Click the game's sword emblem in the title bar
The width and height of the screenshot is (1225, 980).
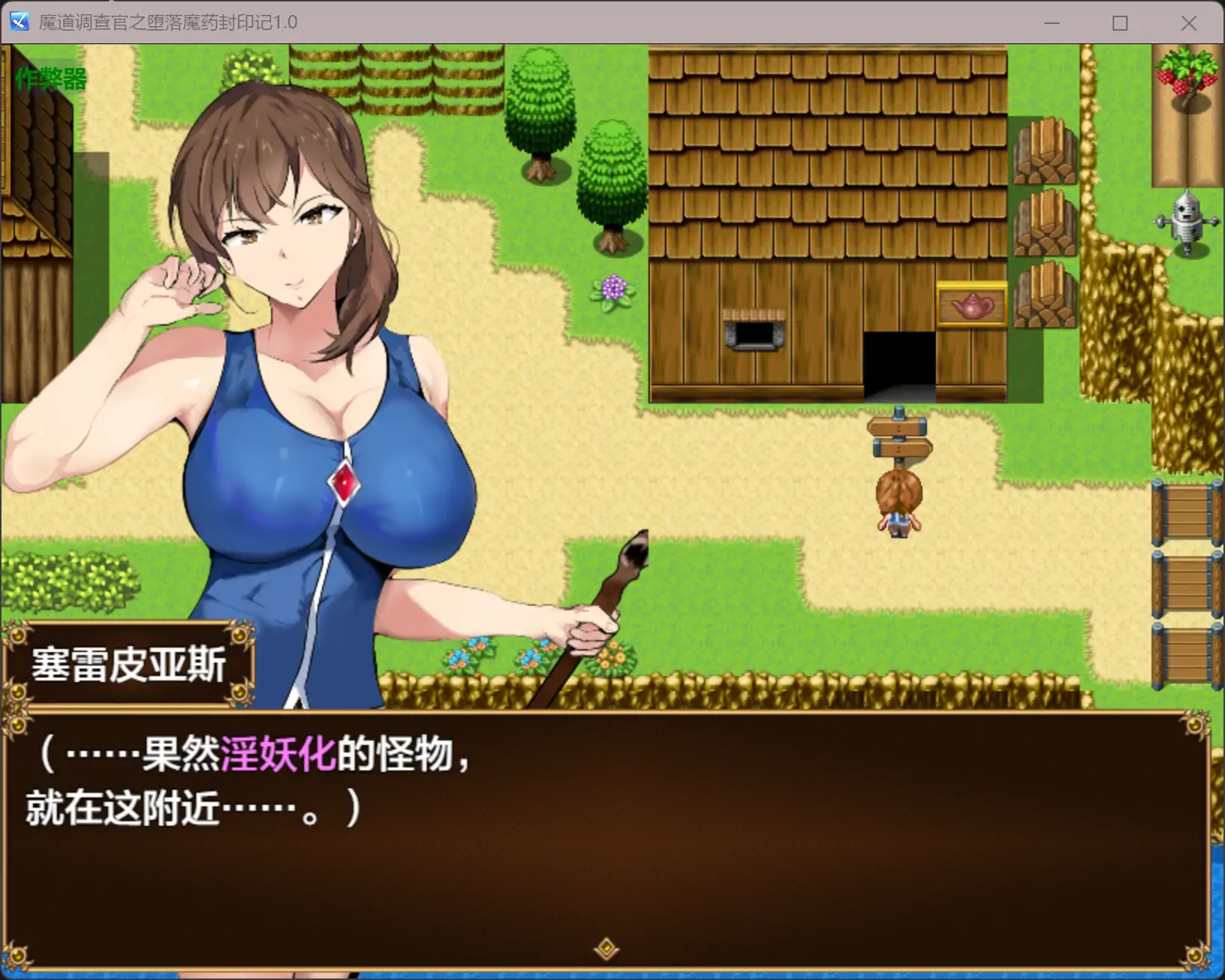[x=18, y=22]
